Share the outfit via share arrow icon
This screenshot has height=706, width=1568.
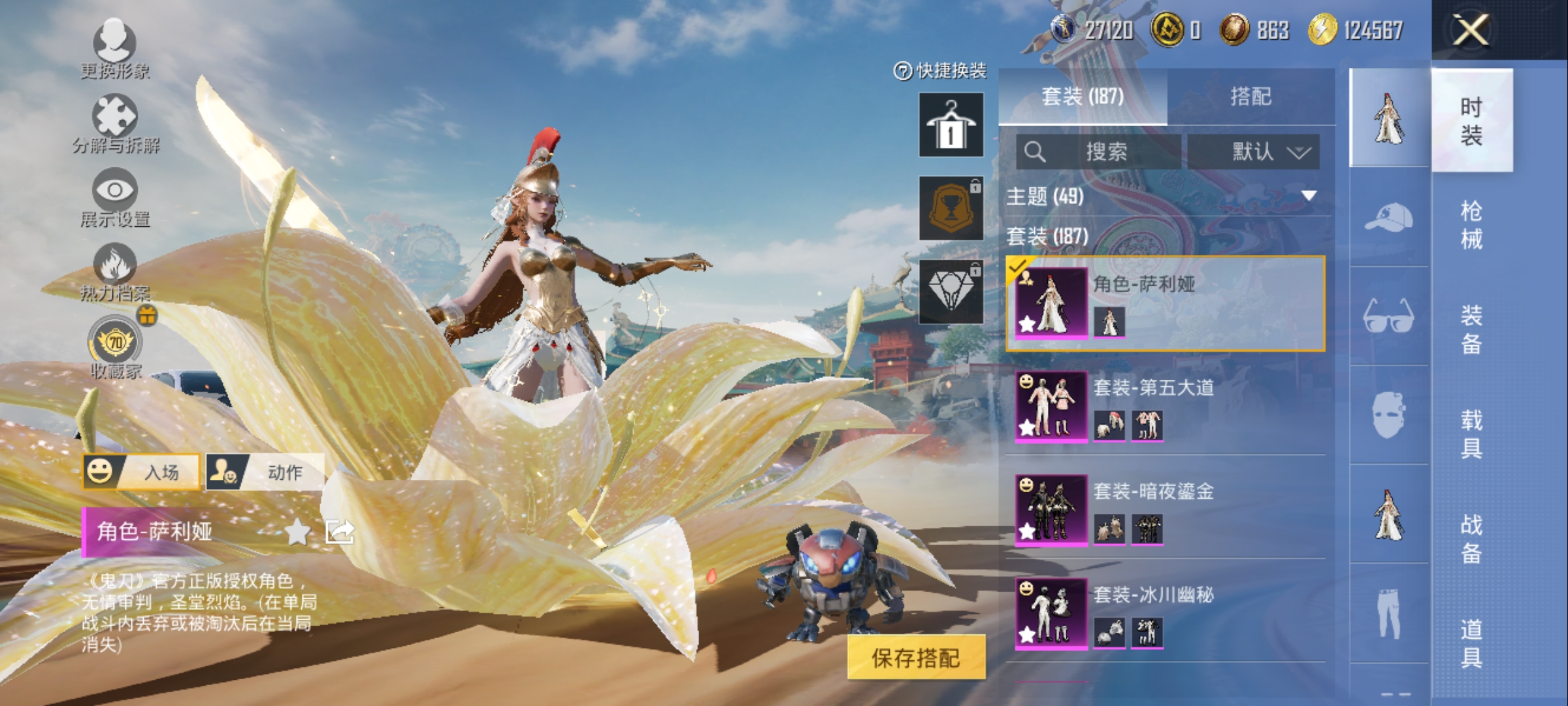340,532
